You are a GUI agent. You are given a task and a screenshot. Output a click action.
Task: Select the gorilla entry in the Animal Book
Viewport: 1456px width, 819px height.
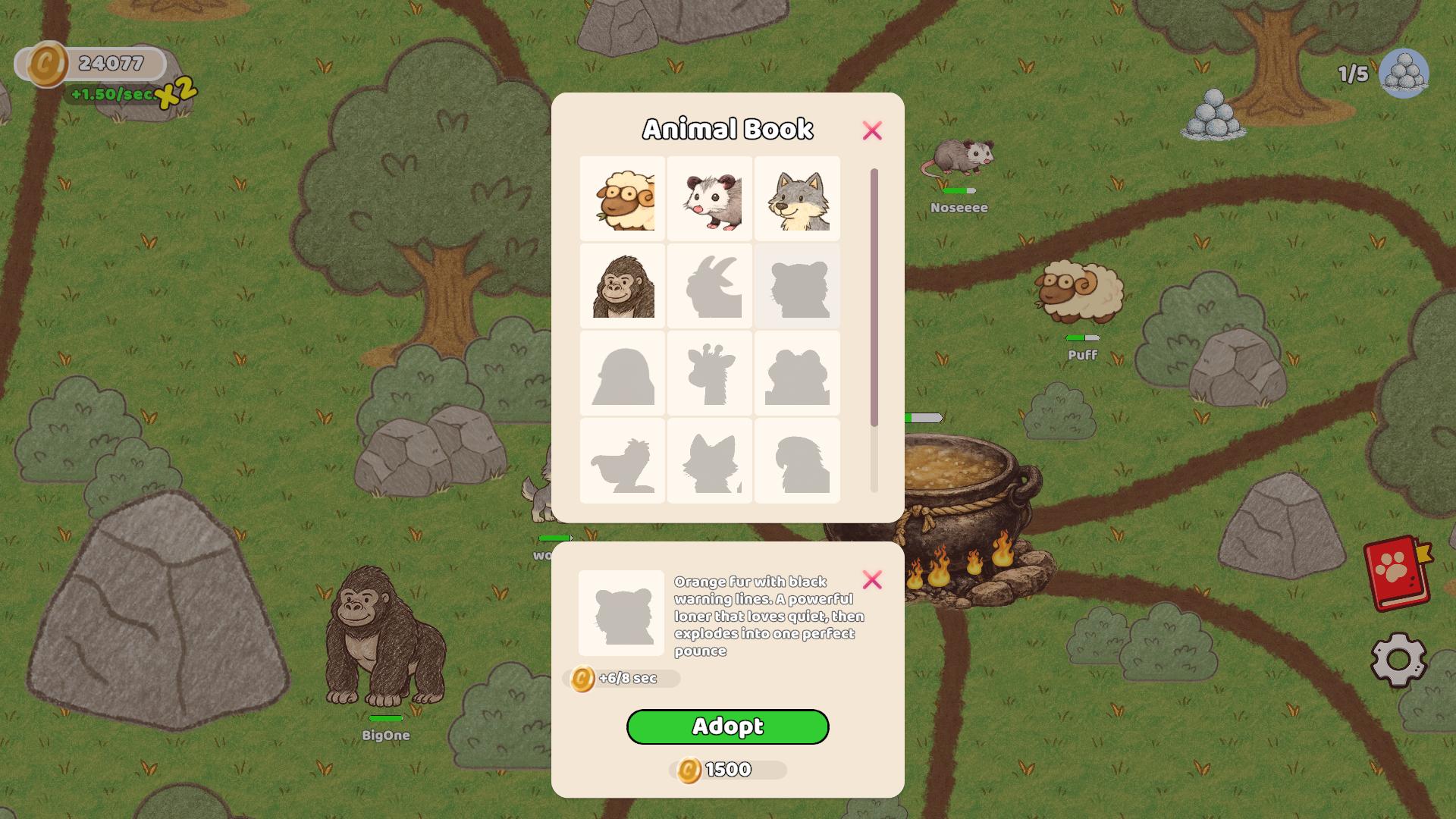point(622,287)
